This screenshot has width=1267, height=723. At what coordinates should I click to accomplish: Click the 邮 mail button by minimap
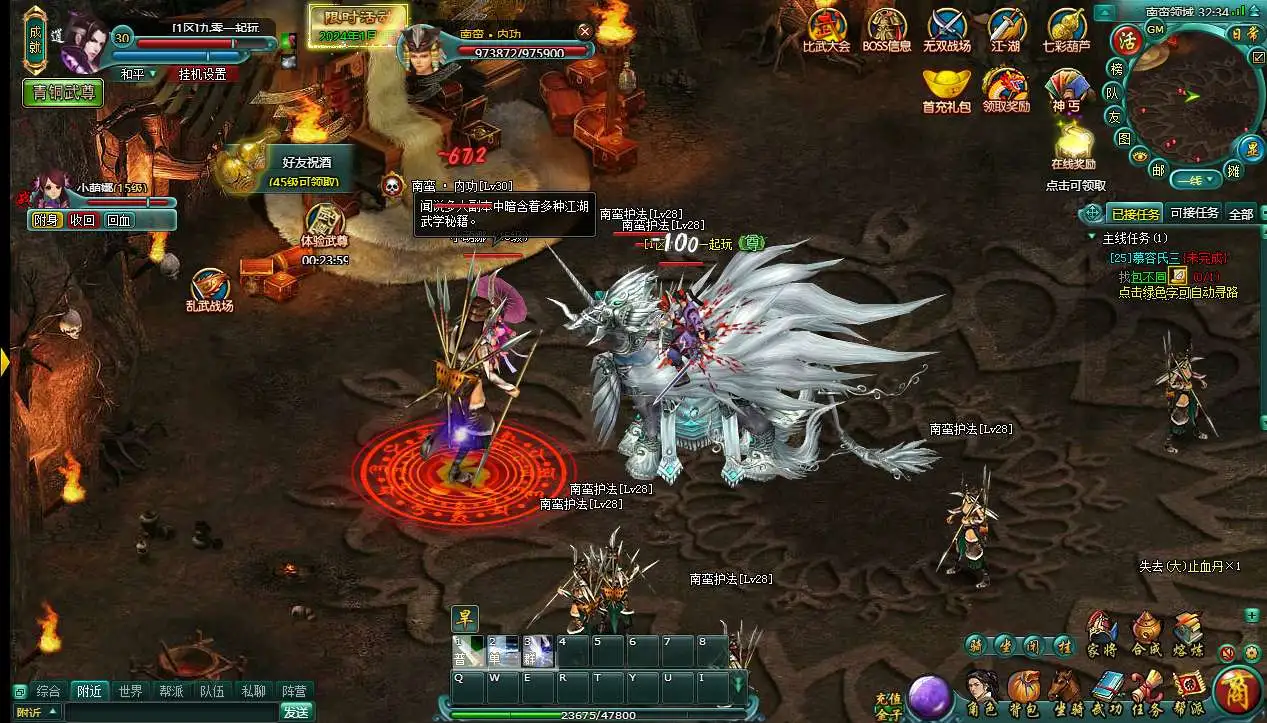point(1157,170)
